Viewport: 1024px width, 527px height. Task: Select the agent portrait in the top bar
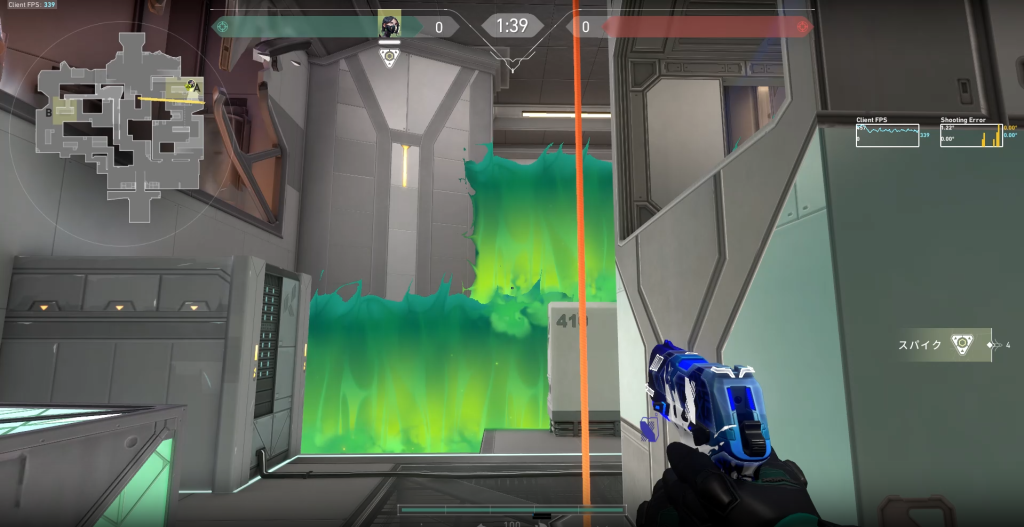(x=390, y=25)
